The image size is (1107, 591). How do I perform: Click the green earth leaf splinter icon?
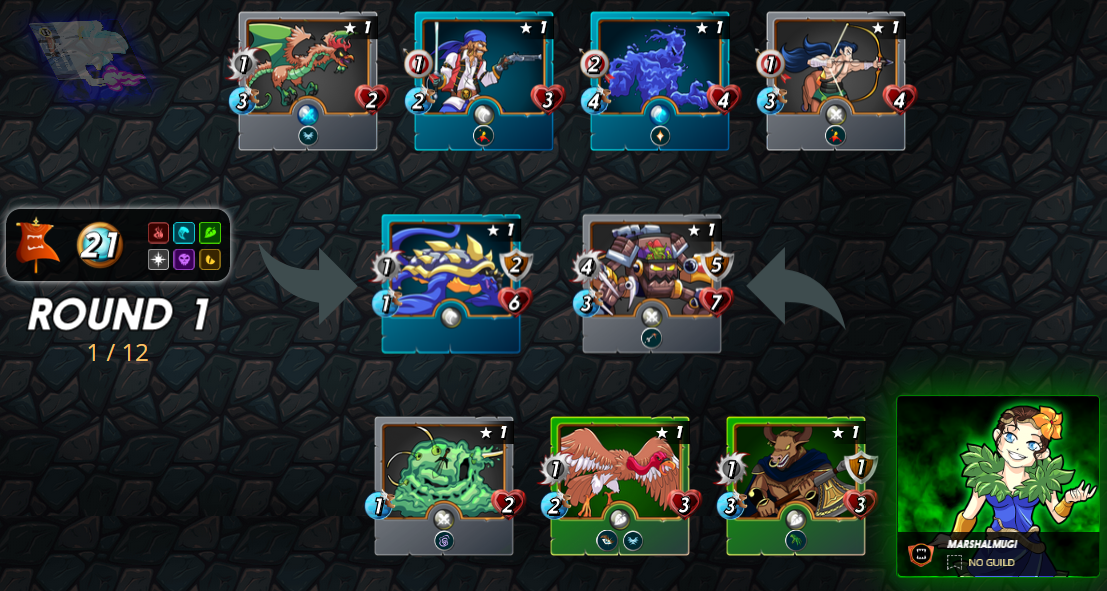[210, 233]
